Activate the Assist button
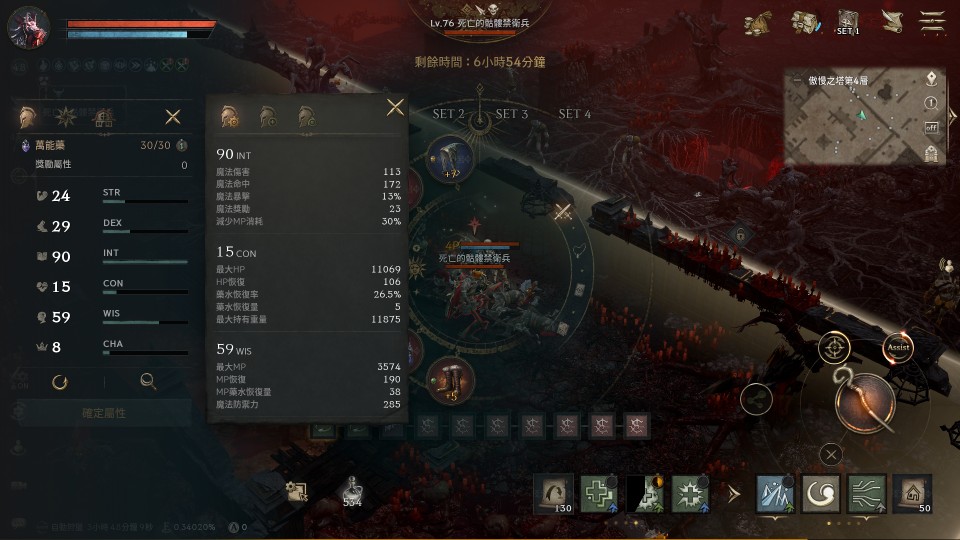960x540 pixels. pos(898,347)
